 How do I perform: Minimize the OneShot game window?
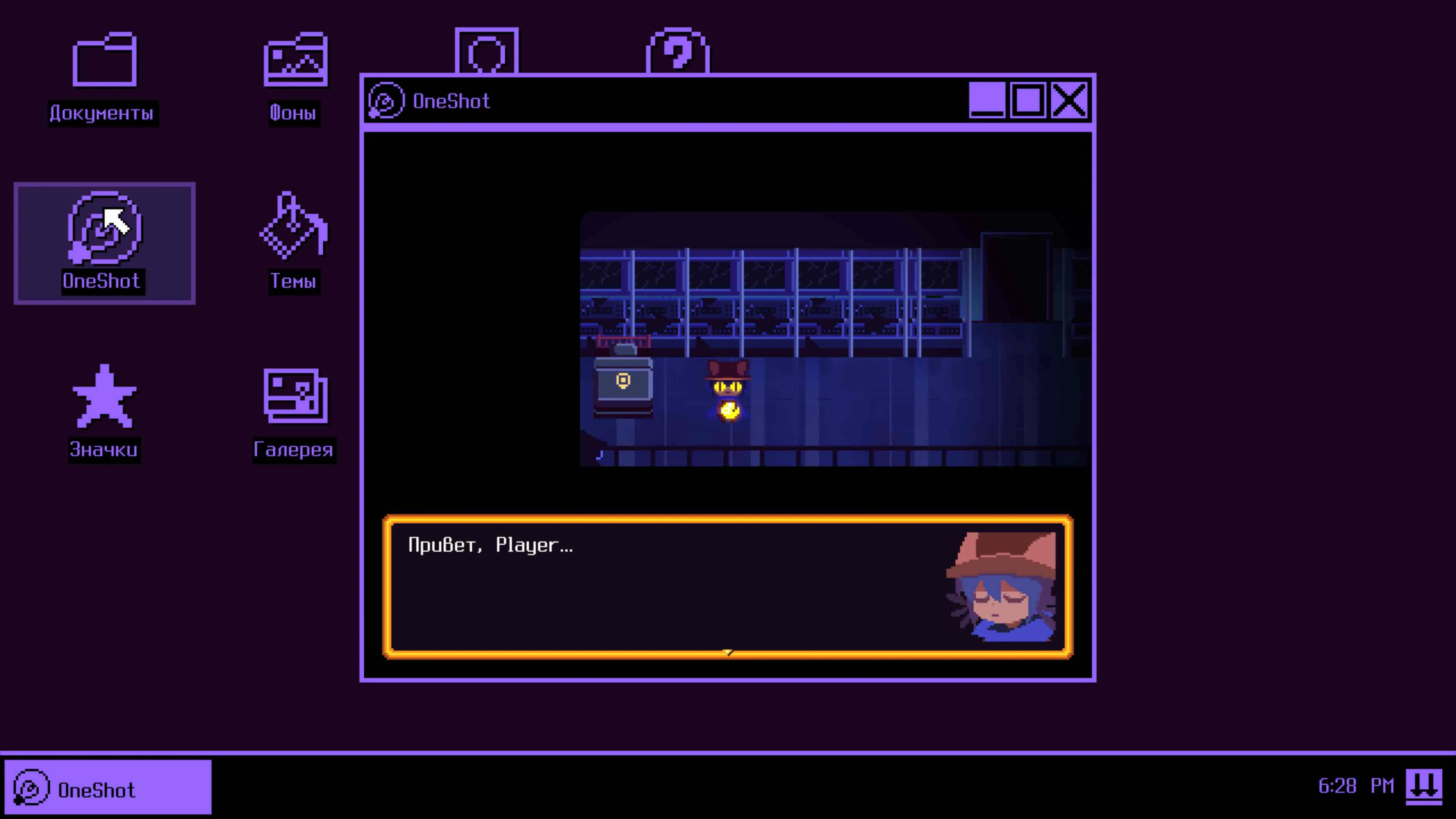[x=987, y=102]
